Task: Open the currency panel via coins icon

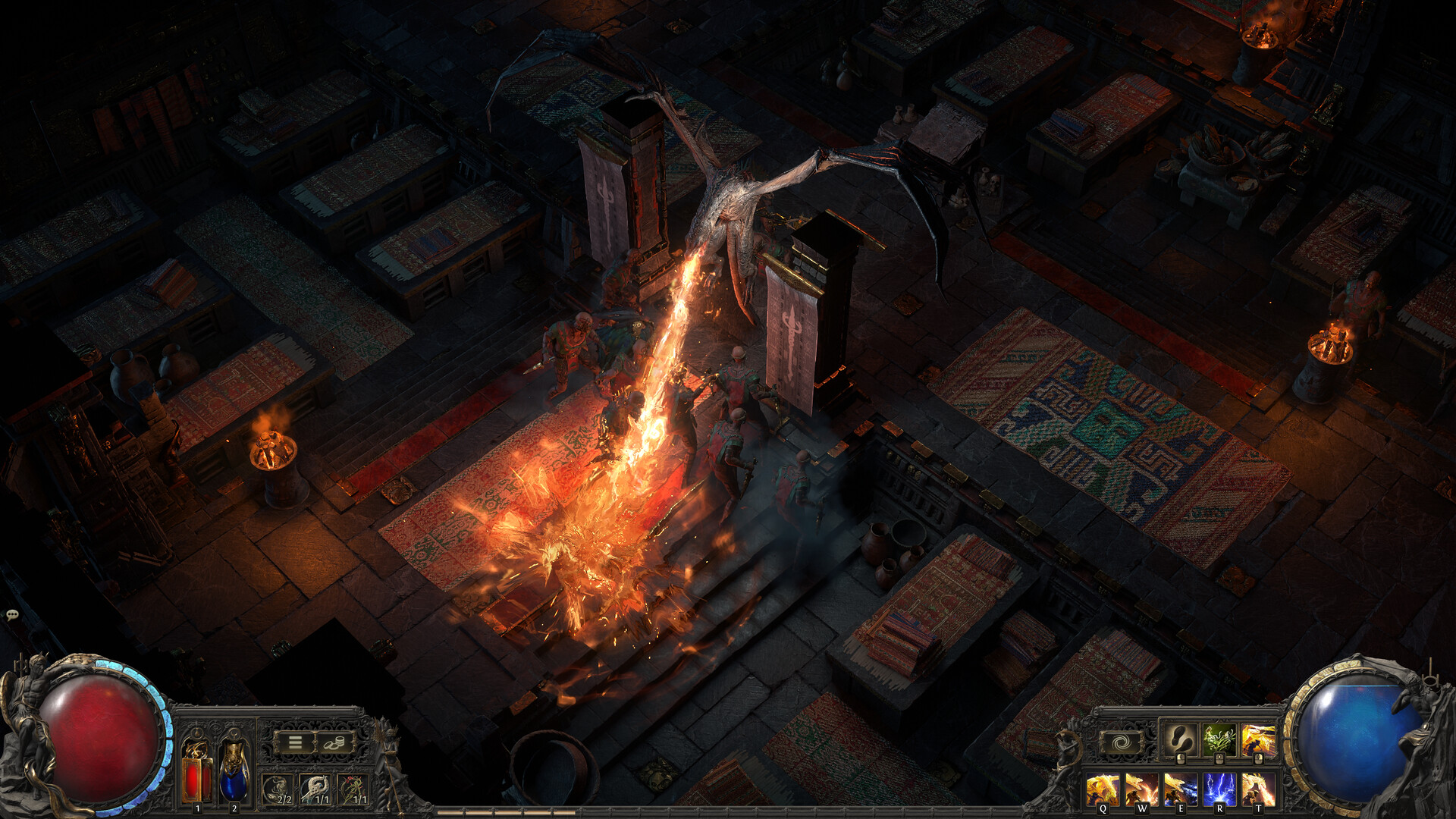Action: pos(334,742)
